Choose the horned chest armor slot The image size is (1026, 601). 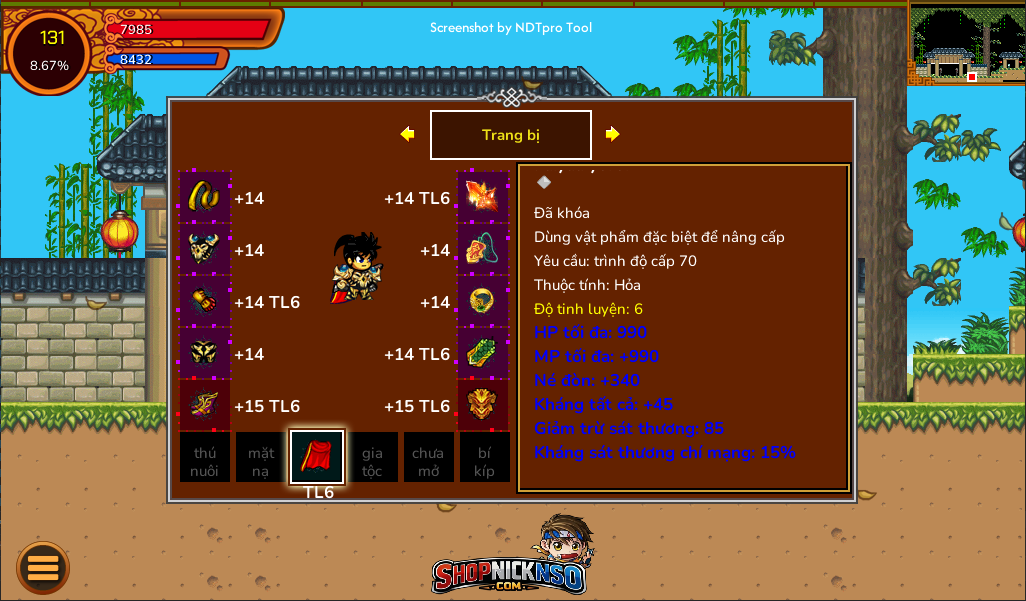point(205,249)
